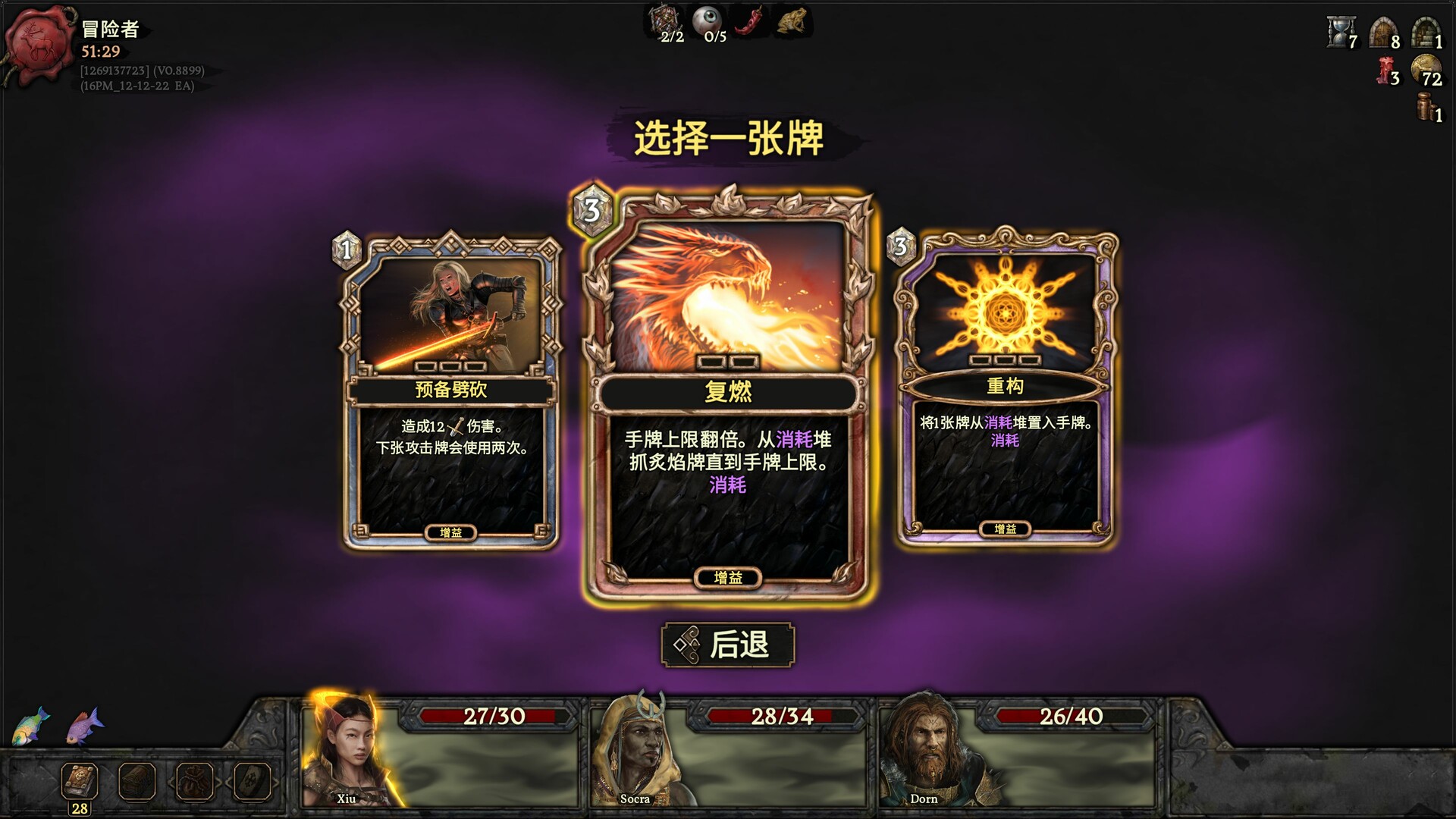Viewport: 1456px width, 819px height.
Task: Click the eyeball resource icon showing 0/5
Action: (x=705, y=20)
